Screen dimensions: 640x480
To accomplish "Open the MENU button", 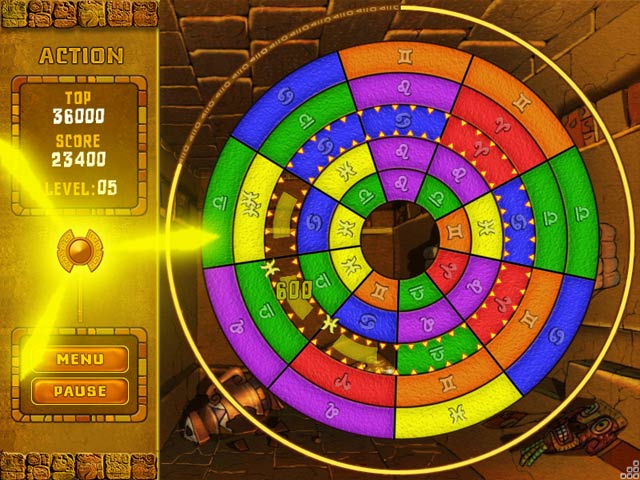I will click(x=80, y=359).
